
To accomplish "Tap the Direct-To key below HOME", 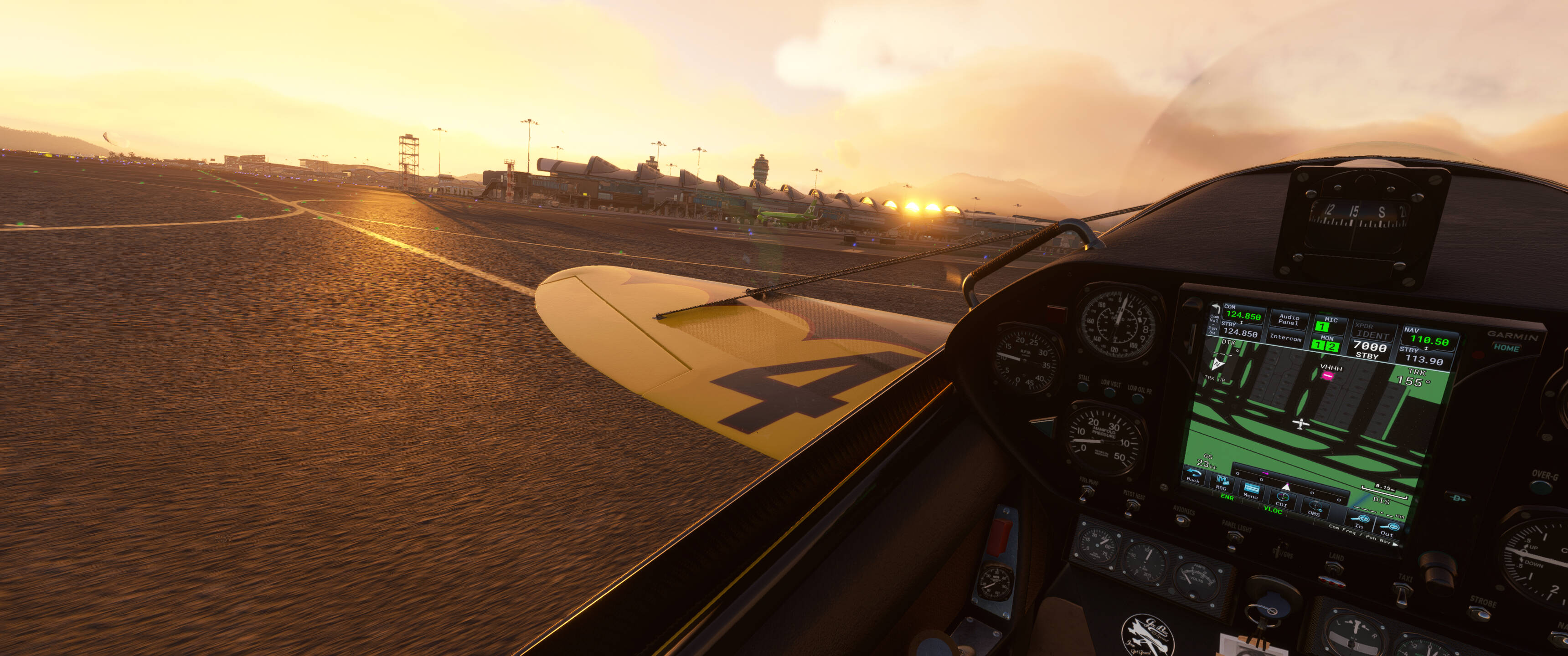I will [1457, 498].
